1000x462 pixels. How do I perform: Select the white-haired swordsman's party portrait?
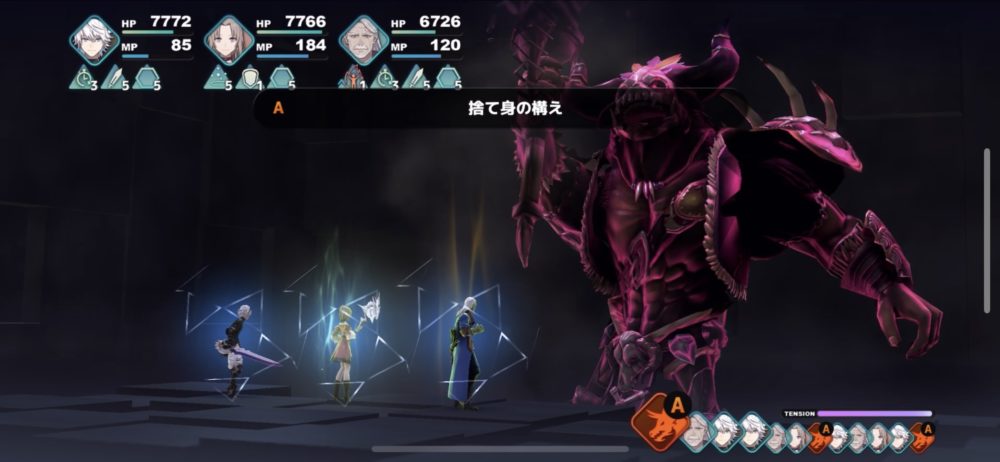(94, 41)
